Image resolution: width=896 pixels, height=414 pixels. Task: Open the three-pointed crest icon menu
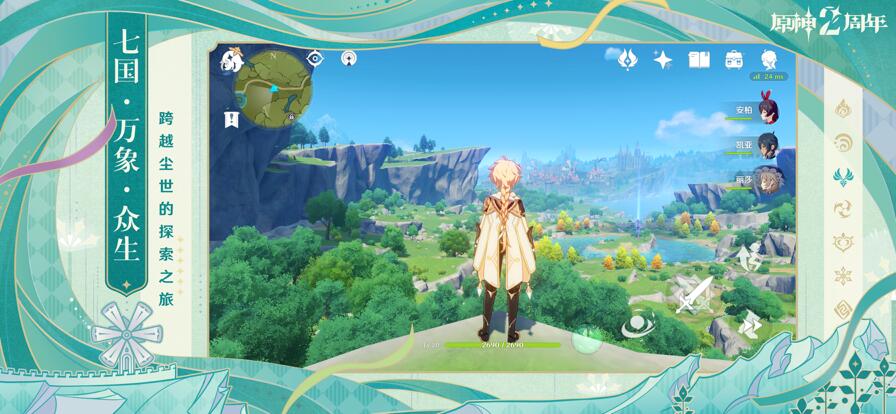coord(627,59)
